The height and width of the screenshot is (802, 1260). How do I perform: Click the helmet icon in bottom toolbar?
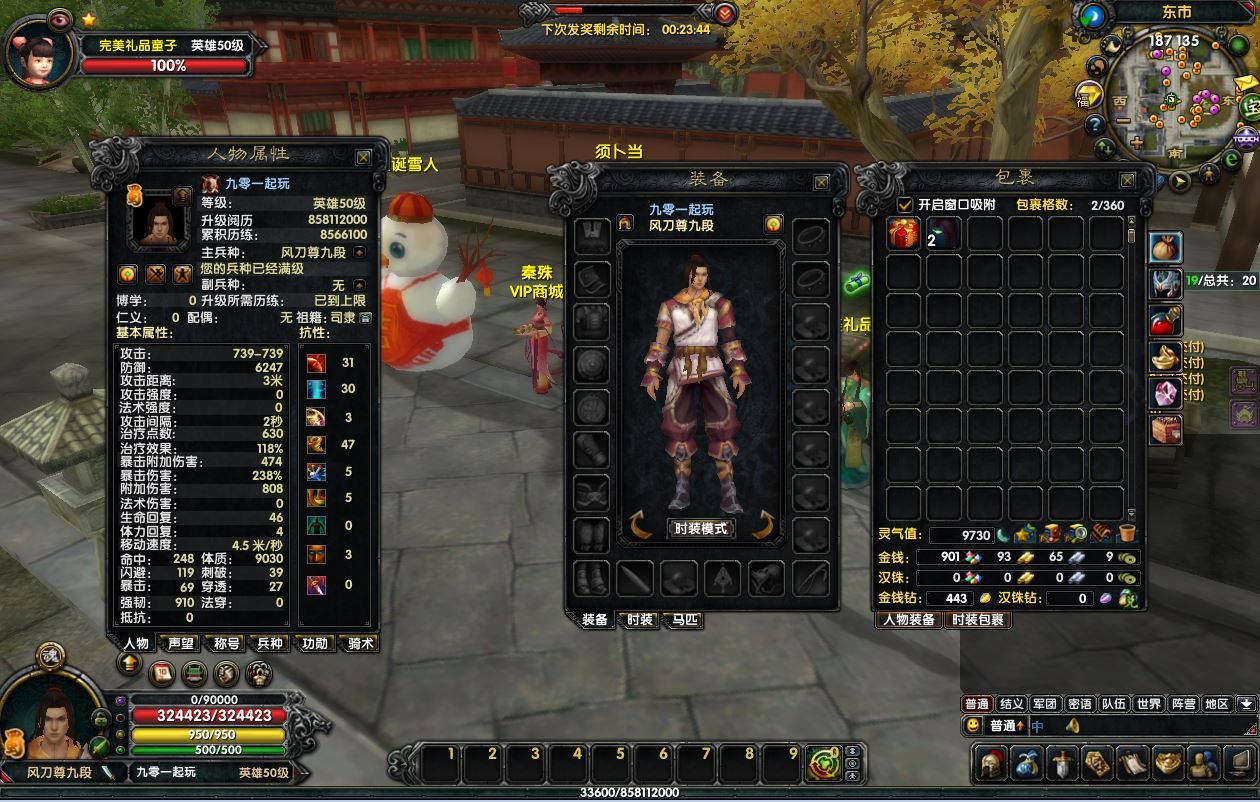tap(992, 764)
